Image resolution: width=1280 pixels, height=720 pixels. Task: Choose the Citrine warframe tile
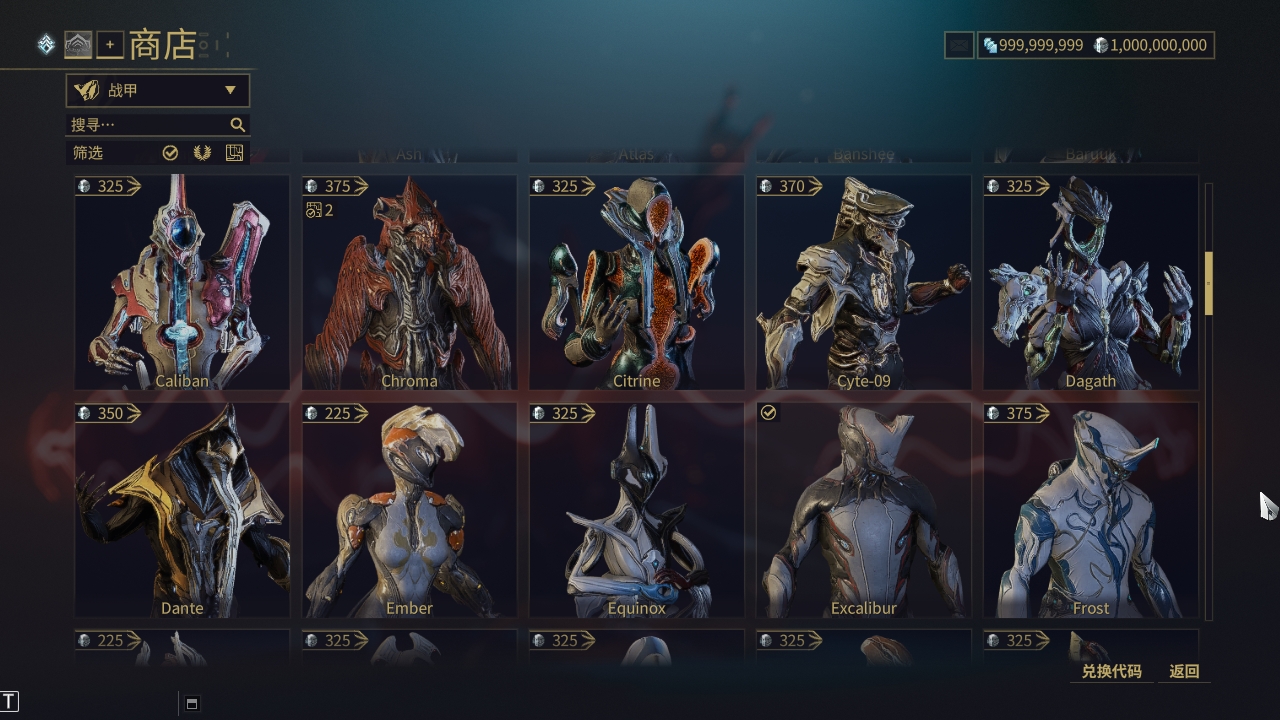coord(636,283)
